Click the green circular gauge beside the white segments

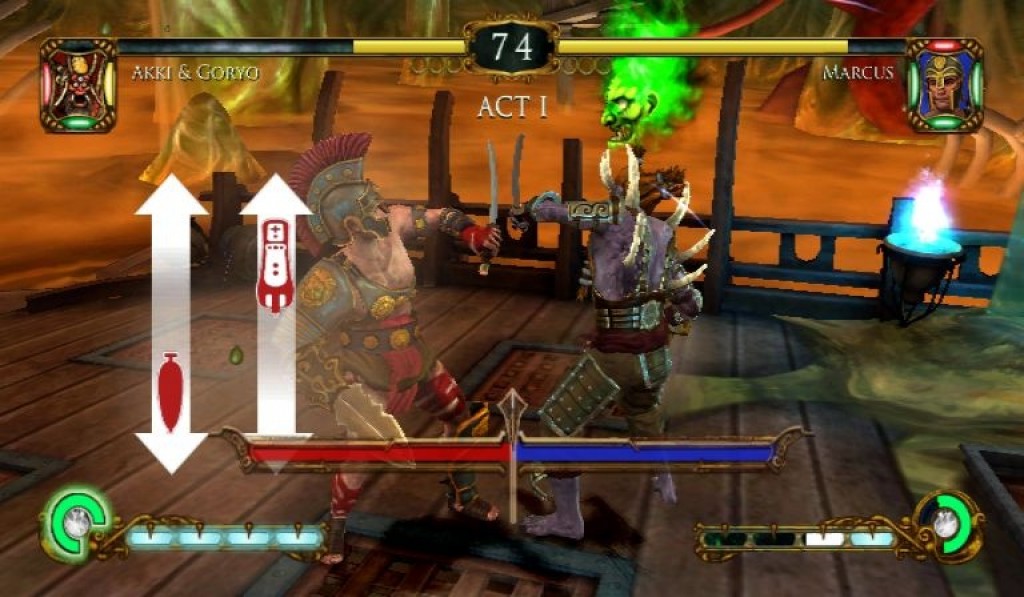[946, 521]
